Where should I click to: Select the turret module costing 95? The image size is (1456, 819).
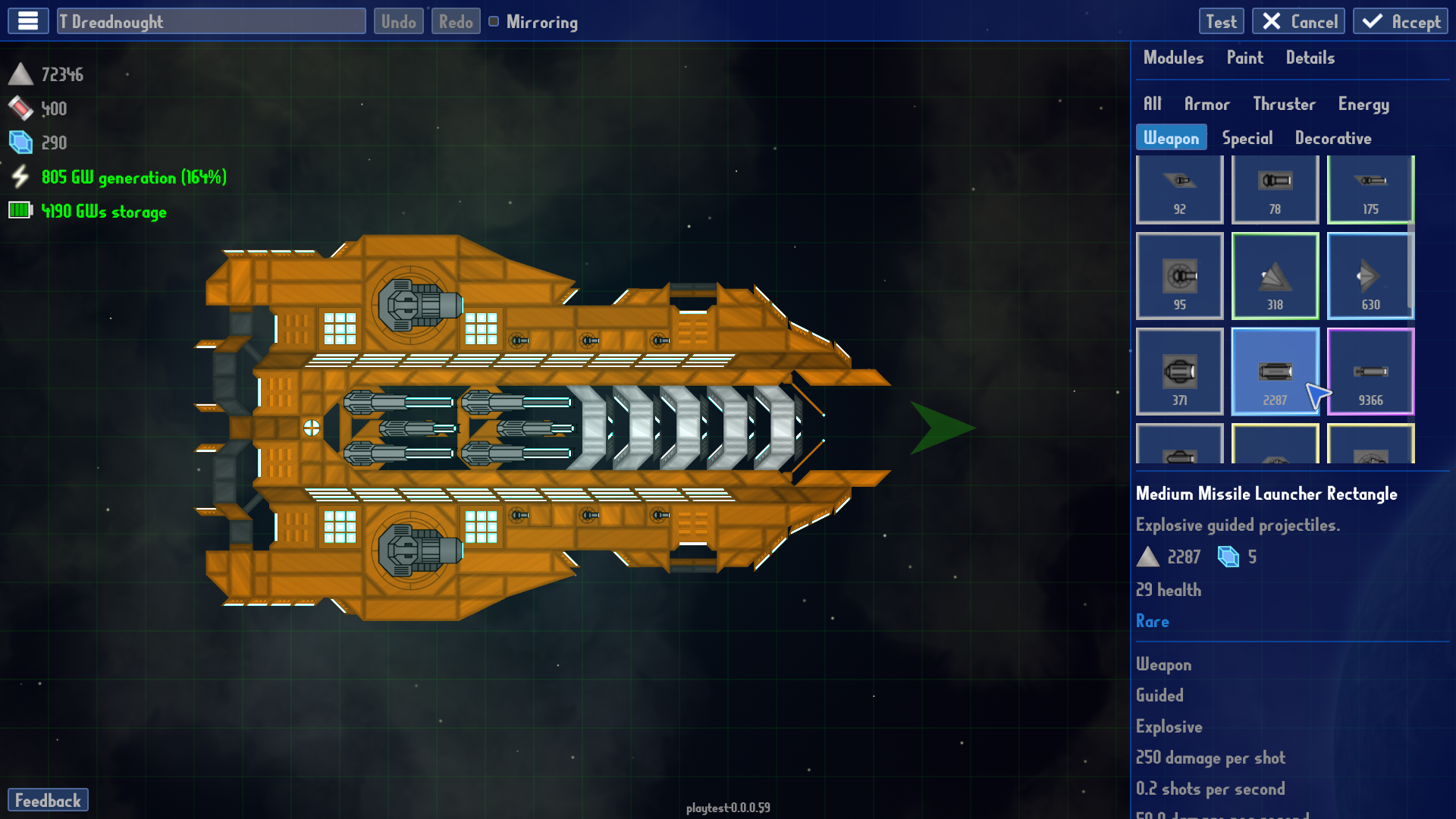1179,275
